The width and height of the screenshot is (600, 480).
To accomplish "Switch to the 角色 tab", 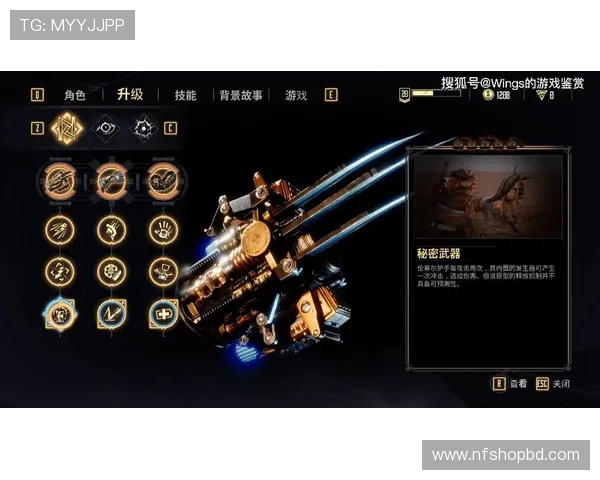I will 75,95.
